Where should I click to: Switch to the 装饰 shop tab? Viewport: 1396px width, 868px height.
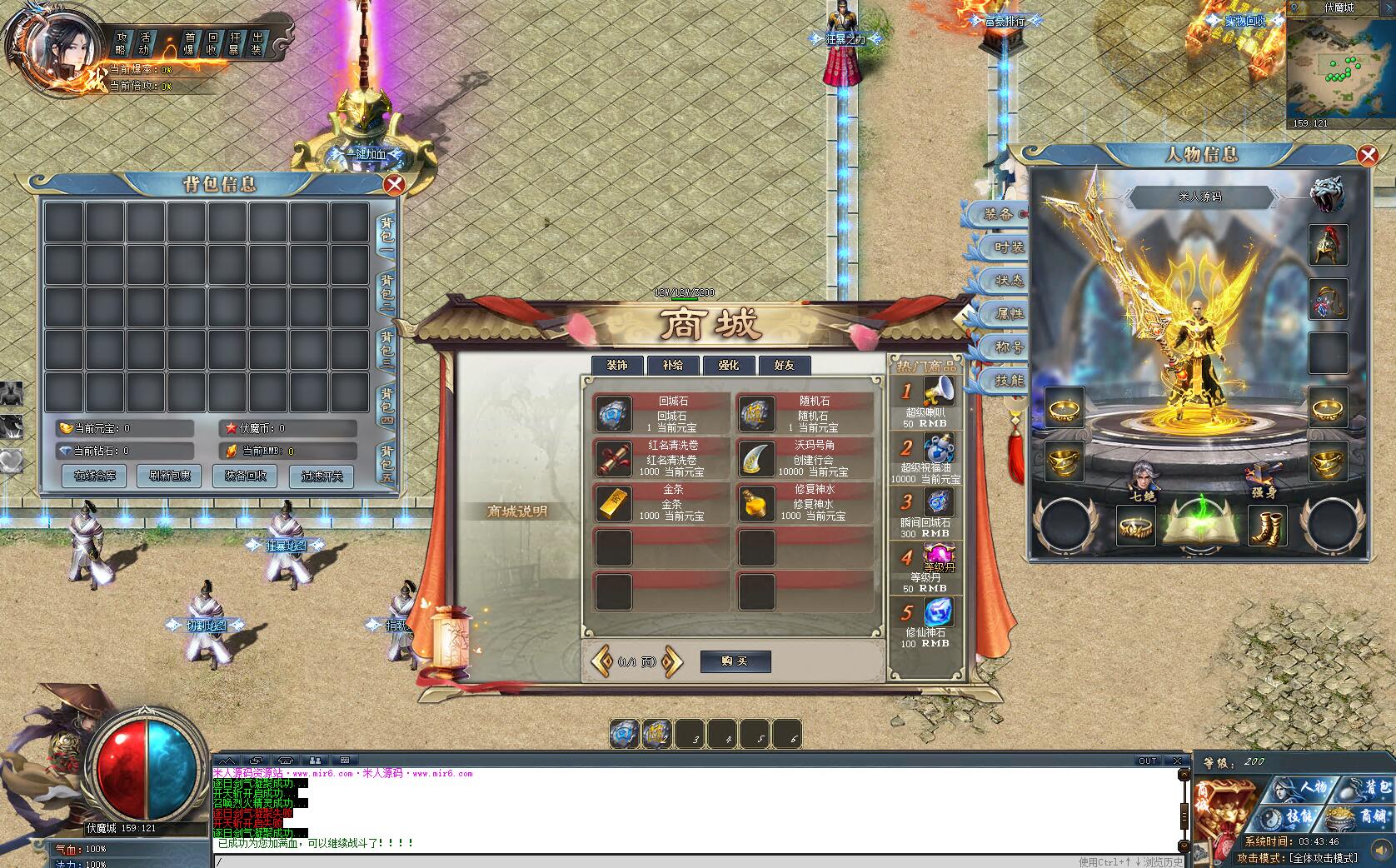click(617, 365)
